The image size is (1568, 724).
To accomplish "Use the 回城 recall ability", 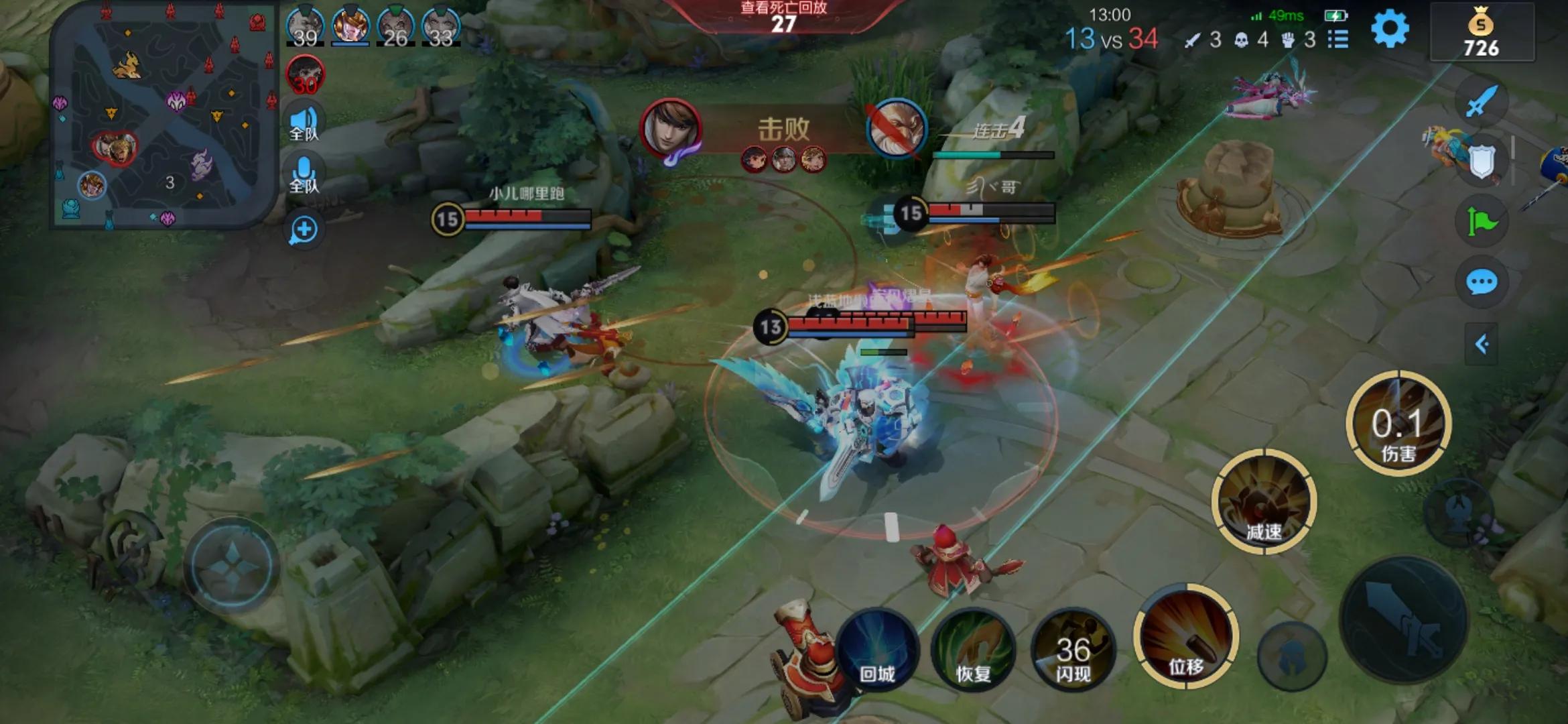I will tap(876, 648).
